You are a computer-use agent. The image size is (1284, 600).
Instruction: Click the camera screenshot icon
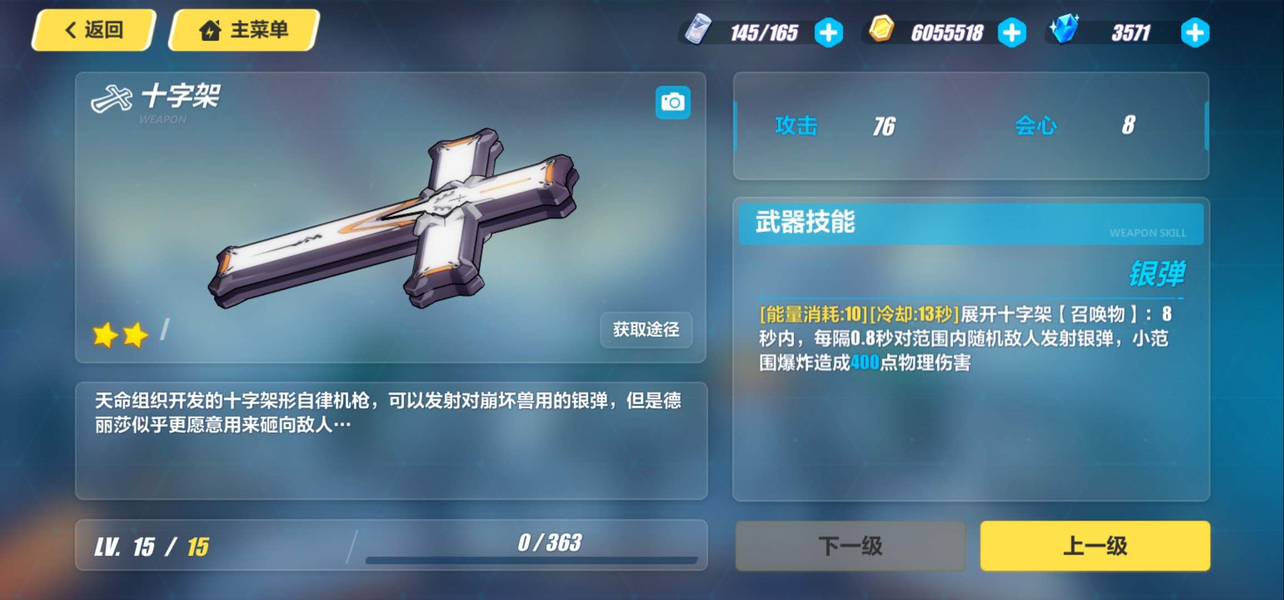673,102
